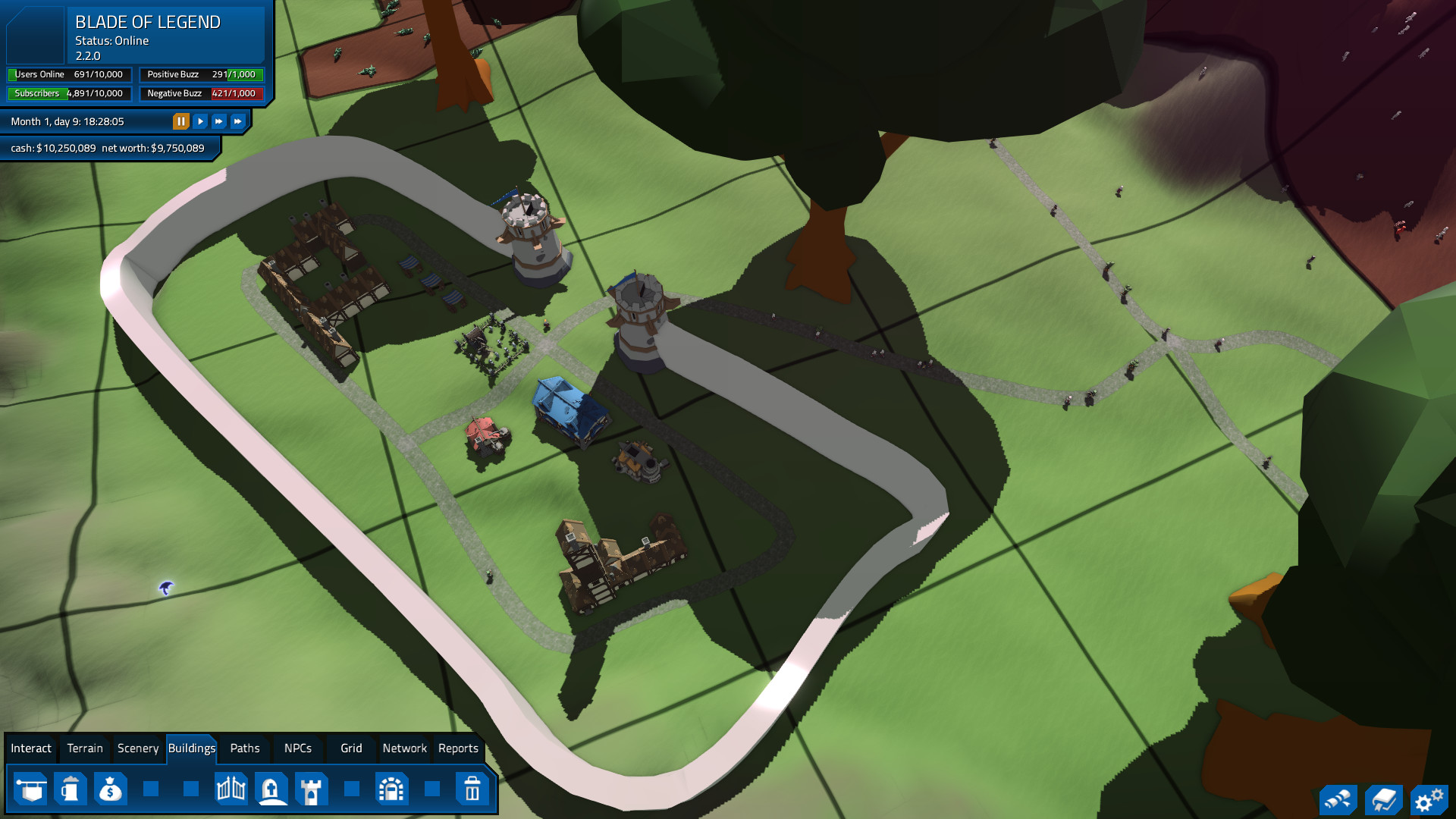Select the tavern (beer mug) building tool
The width and height of the screenshot is (1456, 819).
pyautogui.click(x=70, y=789)
